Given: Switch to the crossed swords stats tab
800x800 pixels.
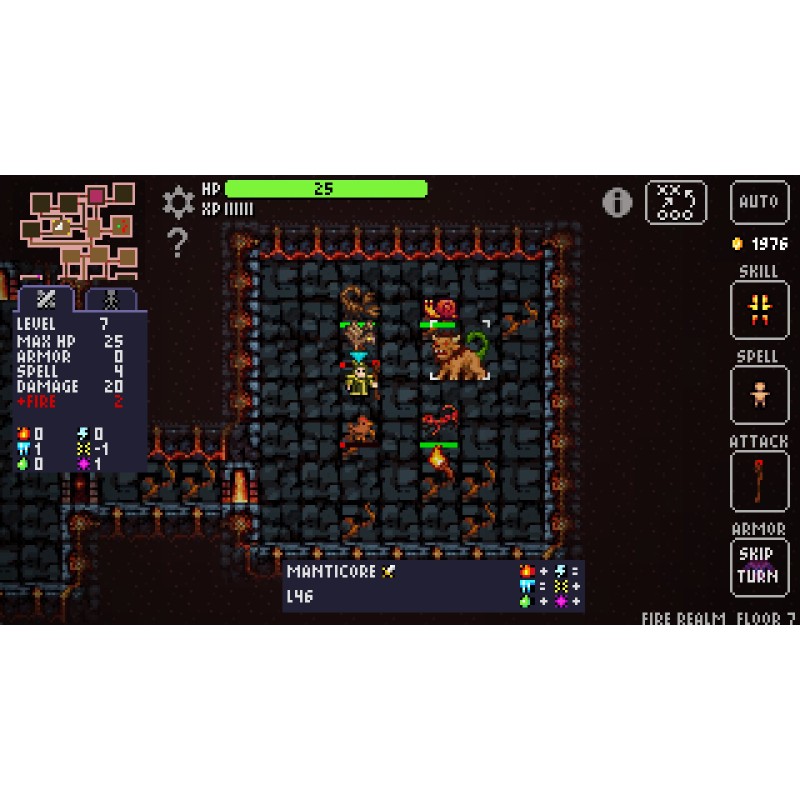Looking at the screenshot, I should (46, 298).
